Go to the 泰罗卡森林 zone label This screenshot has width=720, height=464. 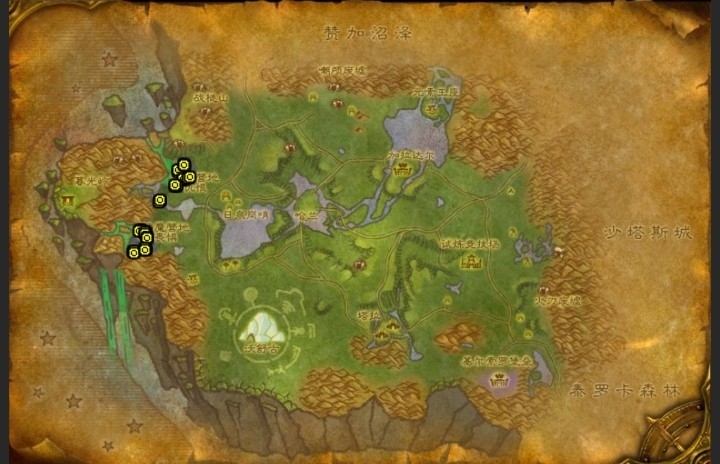622,391
